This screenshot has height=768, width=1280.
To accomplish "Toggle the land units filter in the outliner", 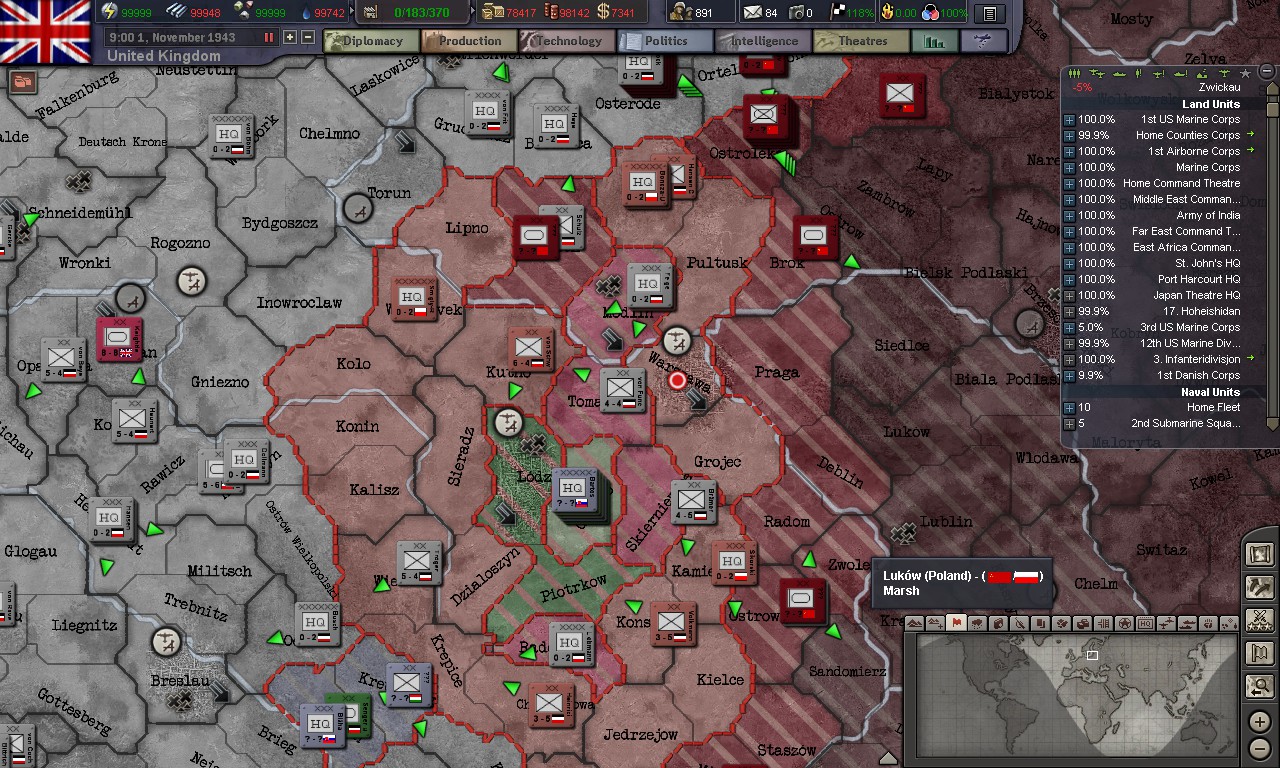I will point(1075,72).
